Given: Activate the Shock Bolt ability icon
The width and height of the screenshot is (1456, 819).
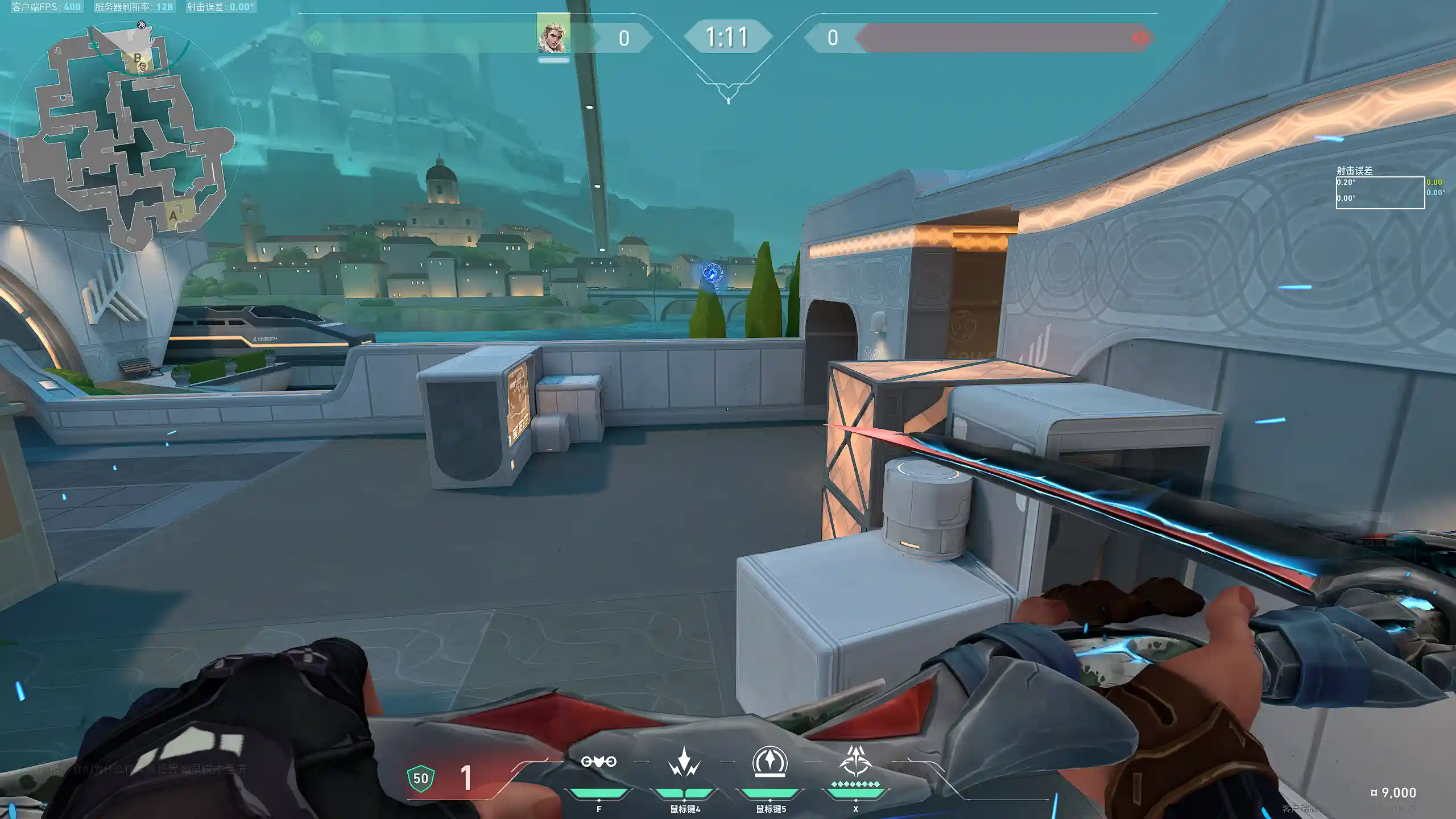Looking at the screenshot, I should [x=684, y=762].
